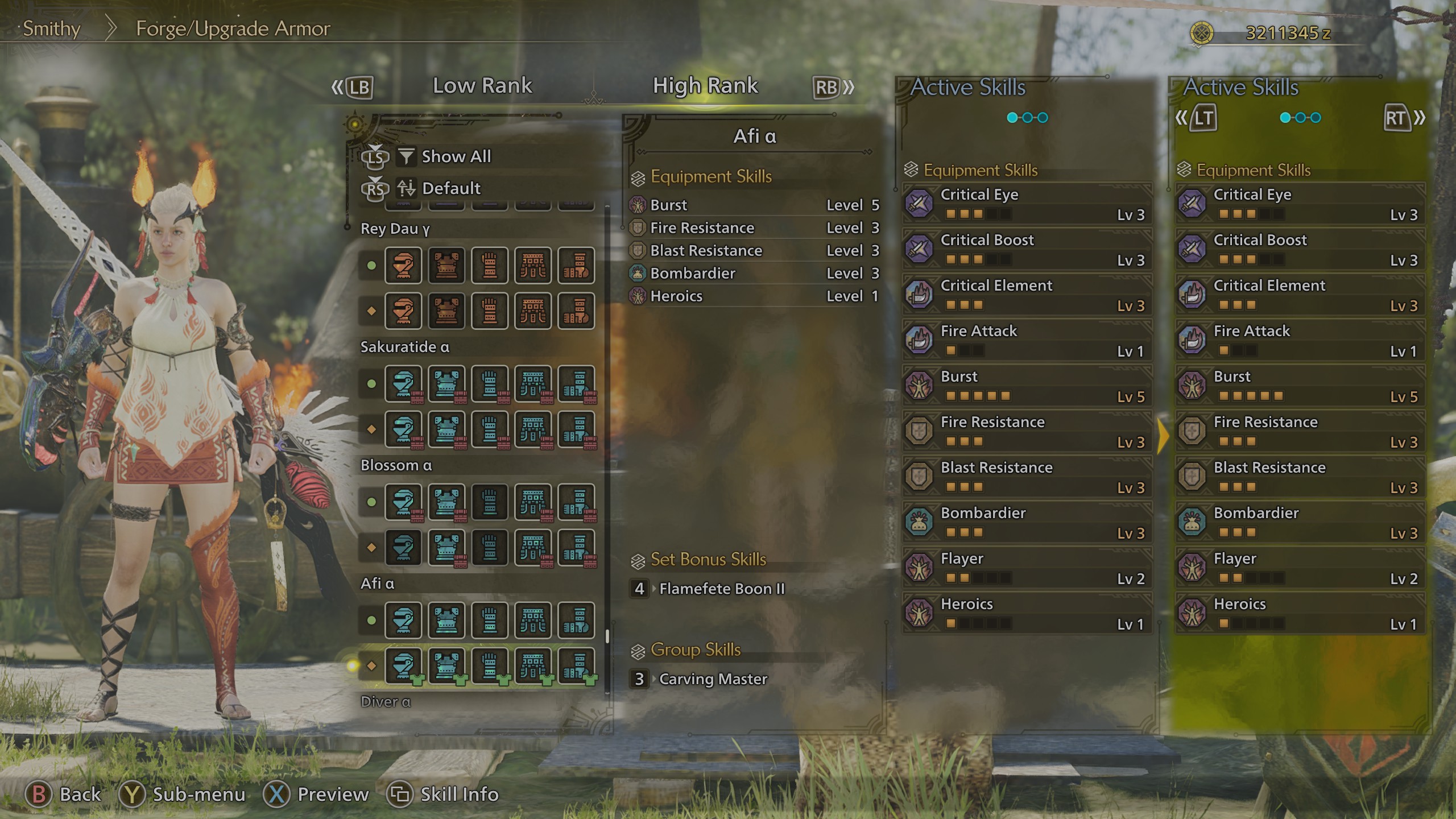
Task: Select the Rey Dau γ chest armor icon
Action: click(x=448, y=266)
